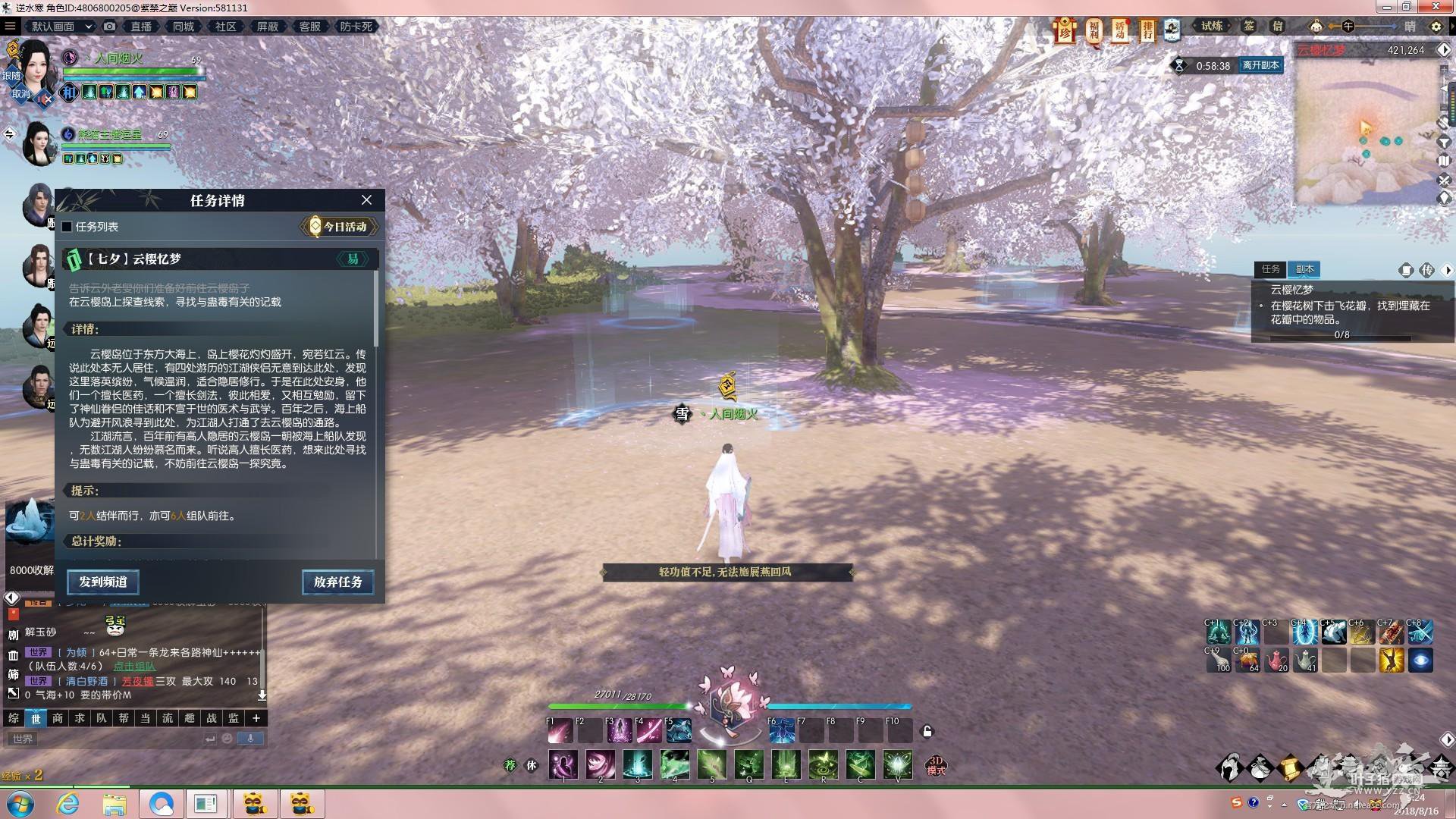Viewport: 1456px width, 819px height.
Task: Switch to the 副本 tracker tab
Action: click(1304, 269)
